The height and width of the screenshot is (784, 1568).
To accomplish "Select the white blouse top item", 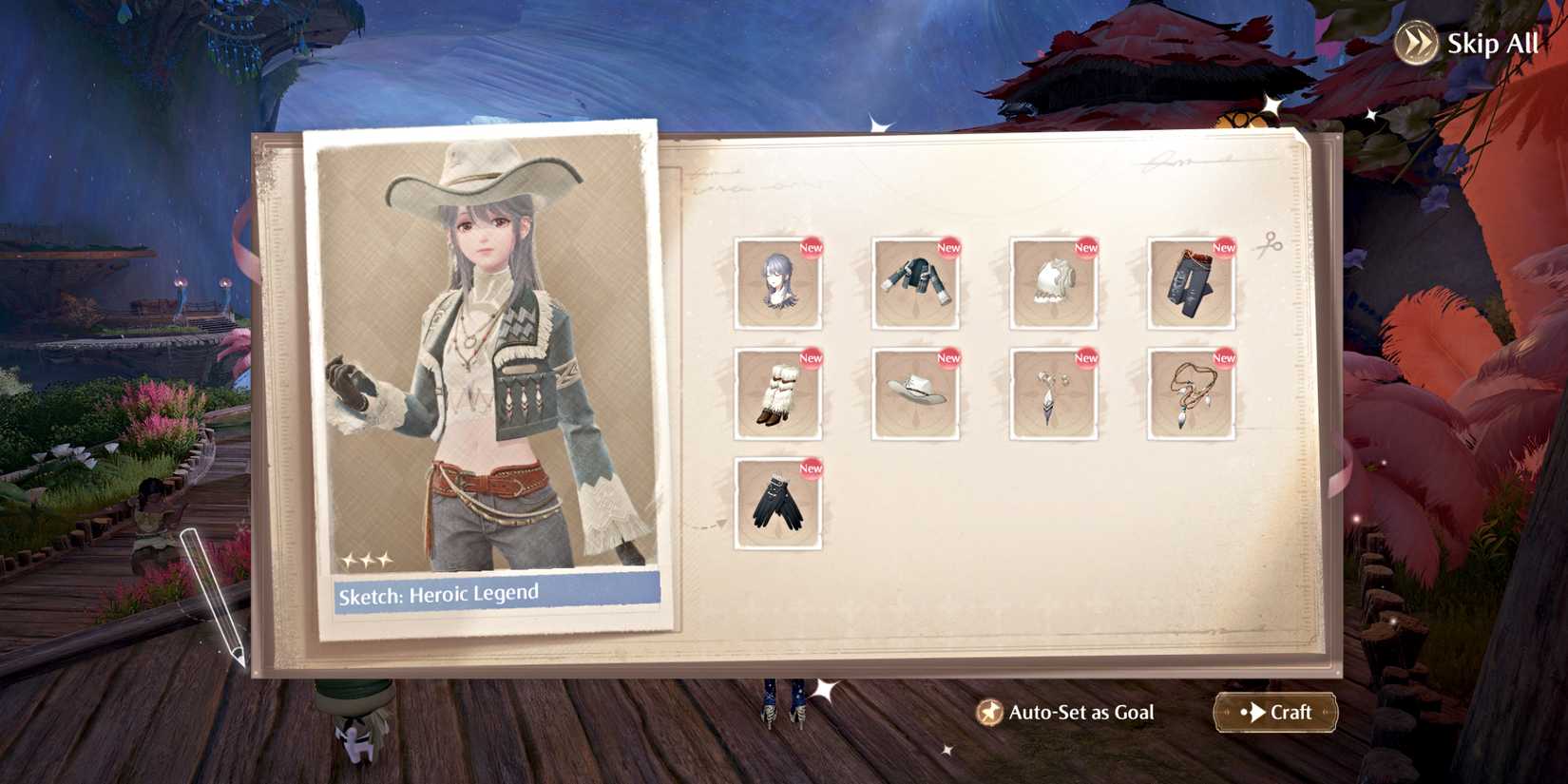I will 1053,283.
